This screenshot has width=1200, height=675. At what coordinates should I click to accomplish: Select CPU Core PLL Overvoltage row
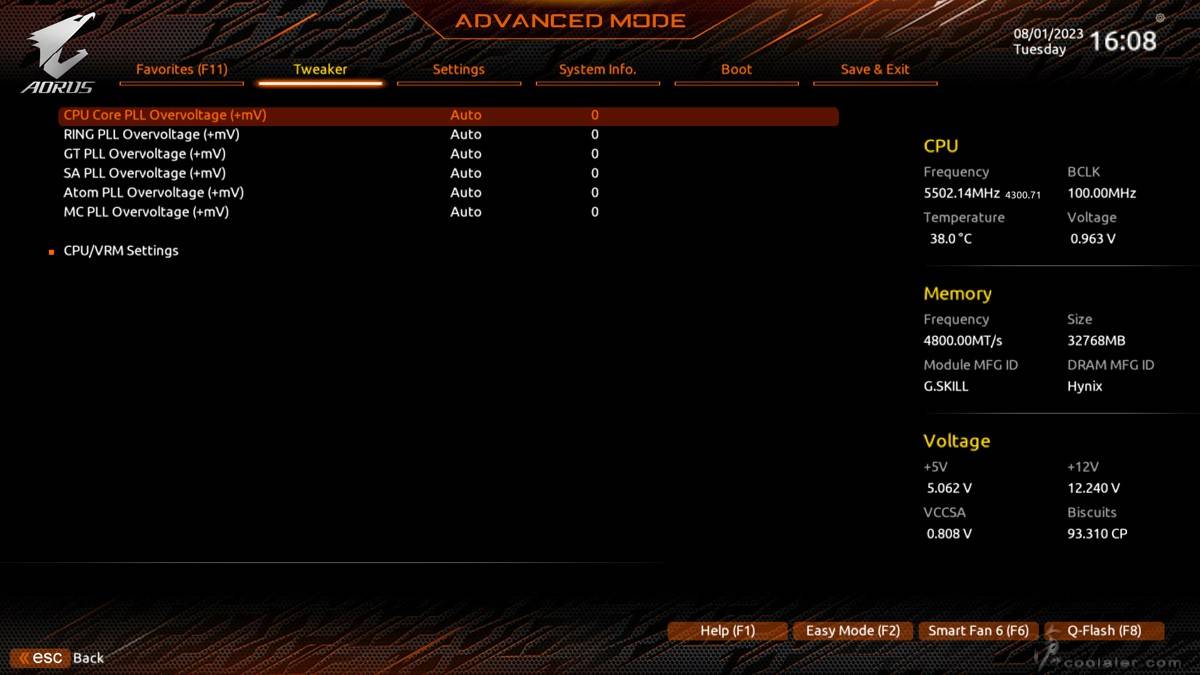165,115
